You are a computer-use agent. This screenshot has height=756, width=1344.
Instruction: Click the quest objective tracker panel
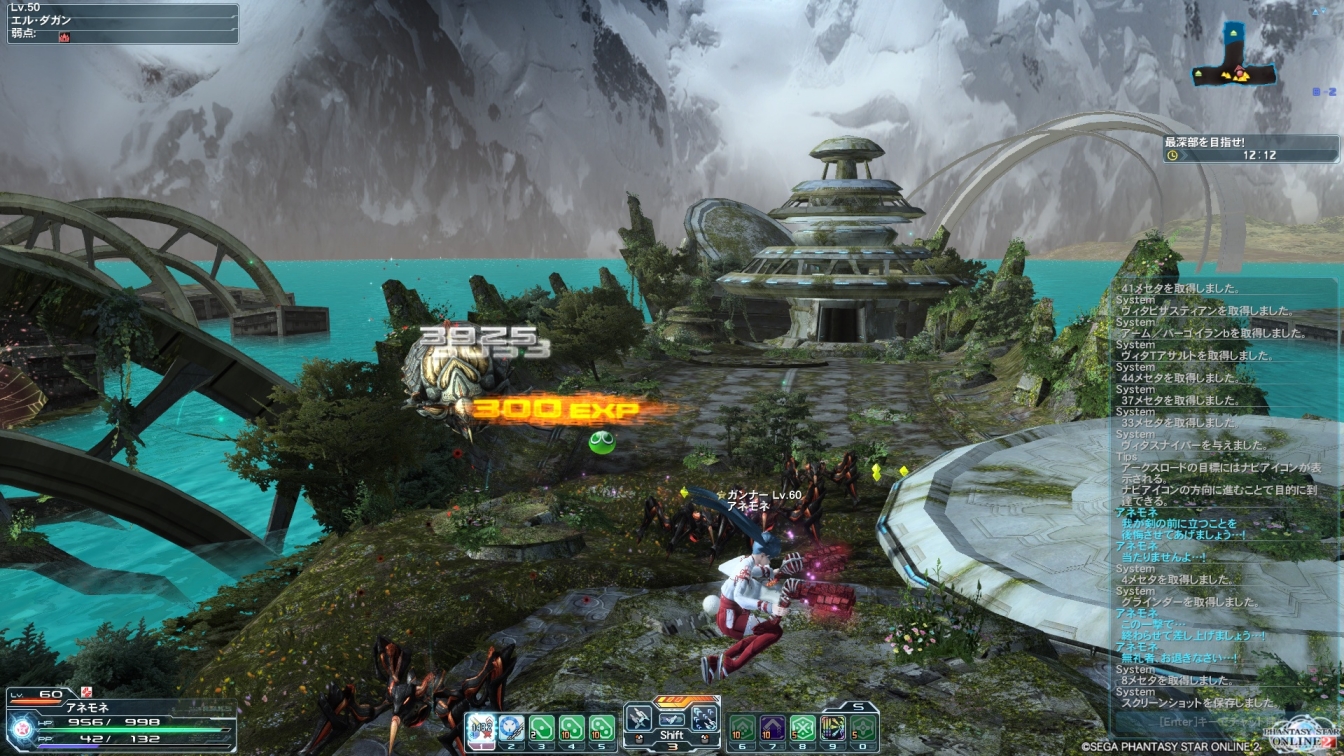[x=1250, y=149]
